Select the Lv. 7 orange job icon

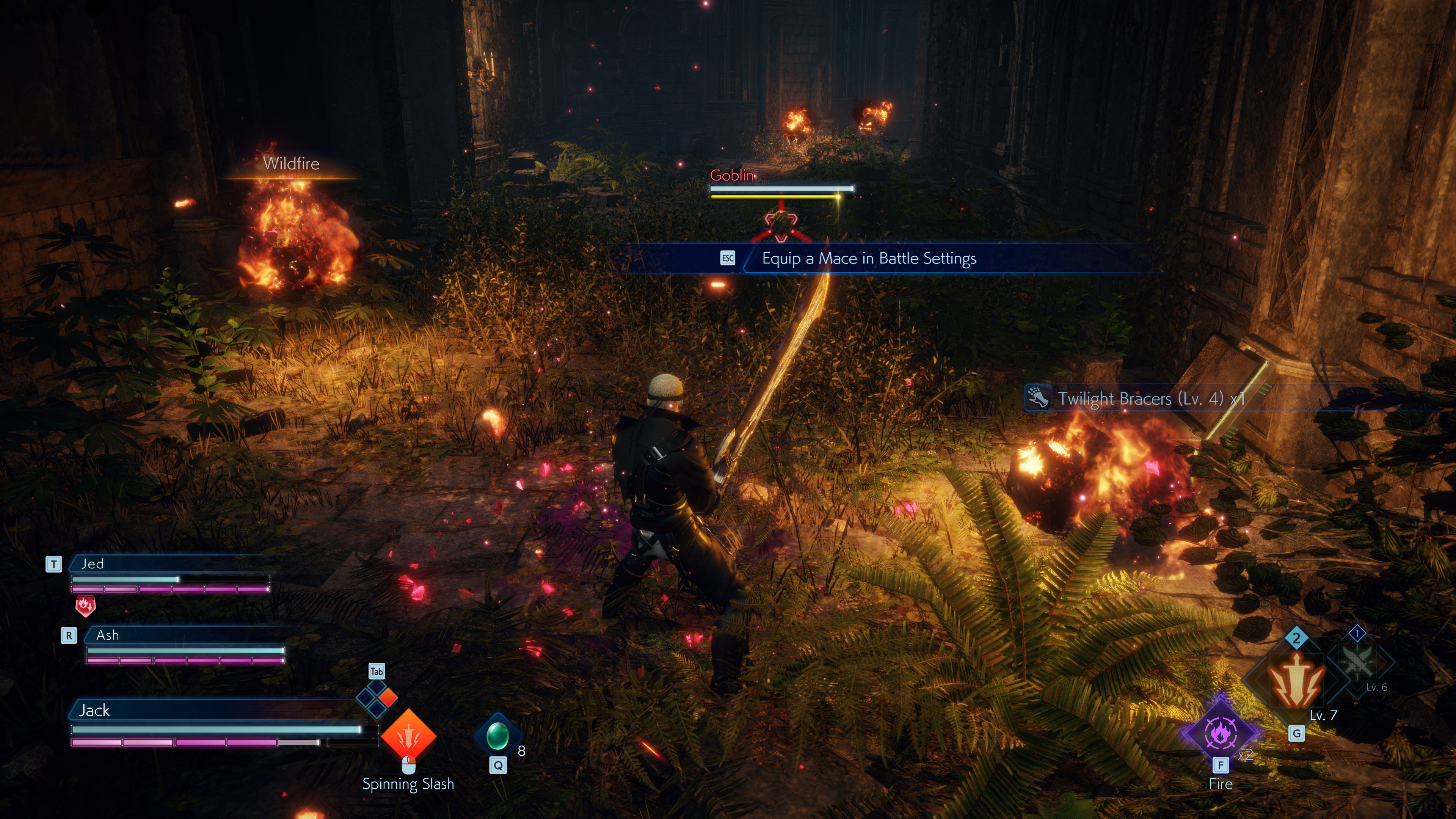1296,683
